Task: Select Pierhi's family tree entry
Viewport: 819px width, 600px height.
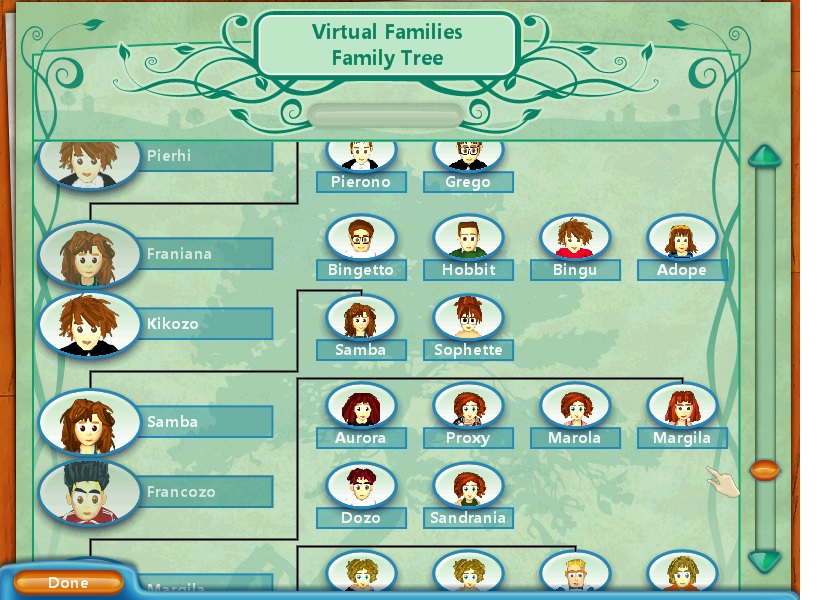Action: [x=89, y=158]
